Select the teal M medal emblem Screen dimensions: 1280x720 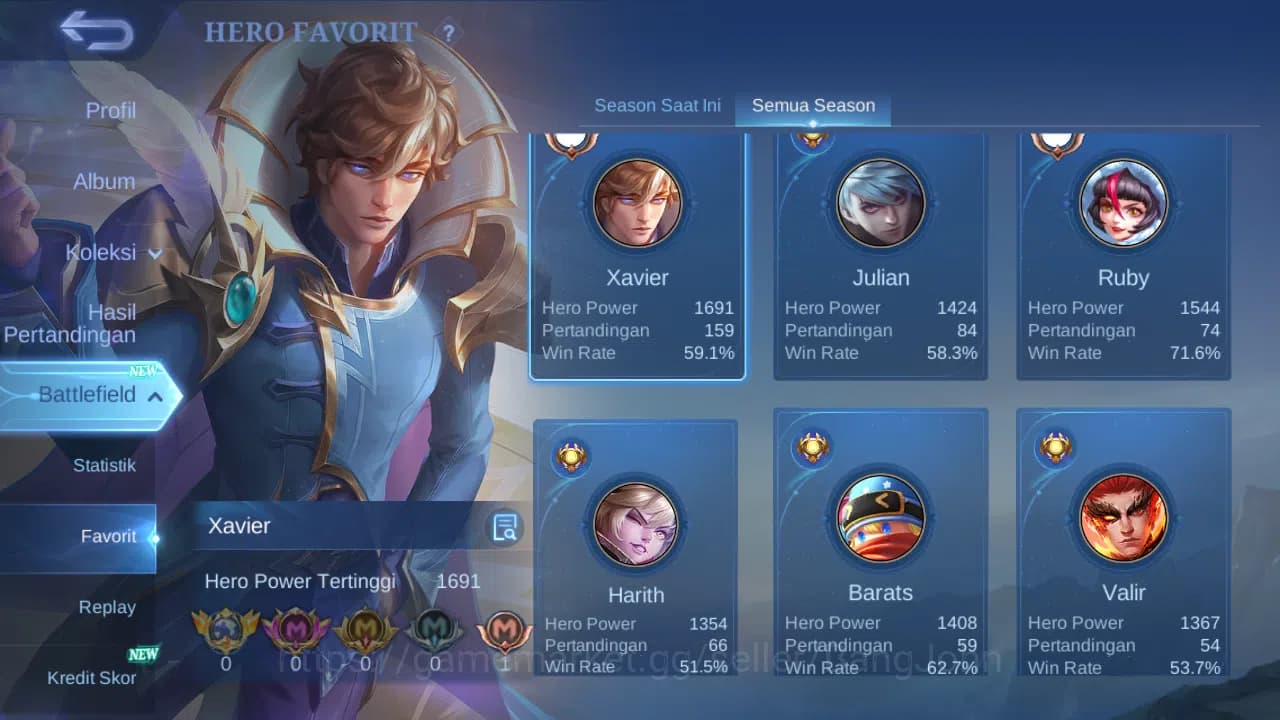pos(436,630)
